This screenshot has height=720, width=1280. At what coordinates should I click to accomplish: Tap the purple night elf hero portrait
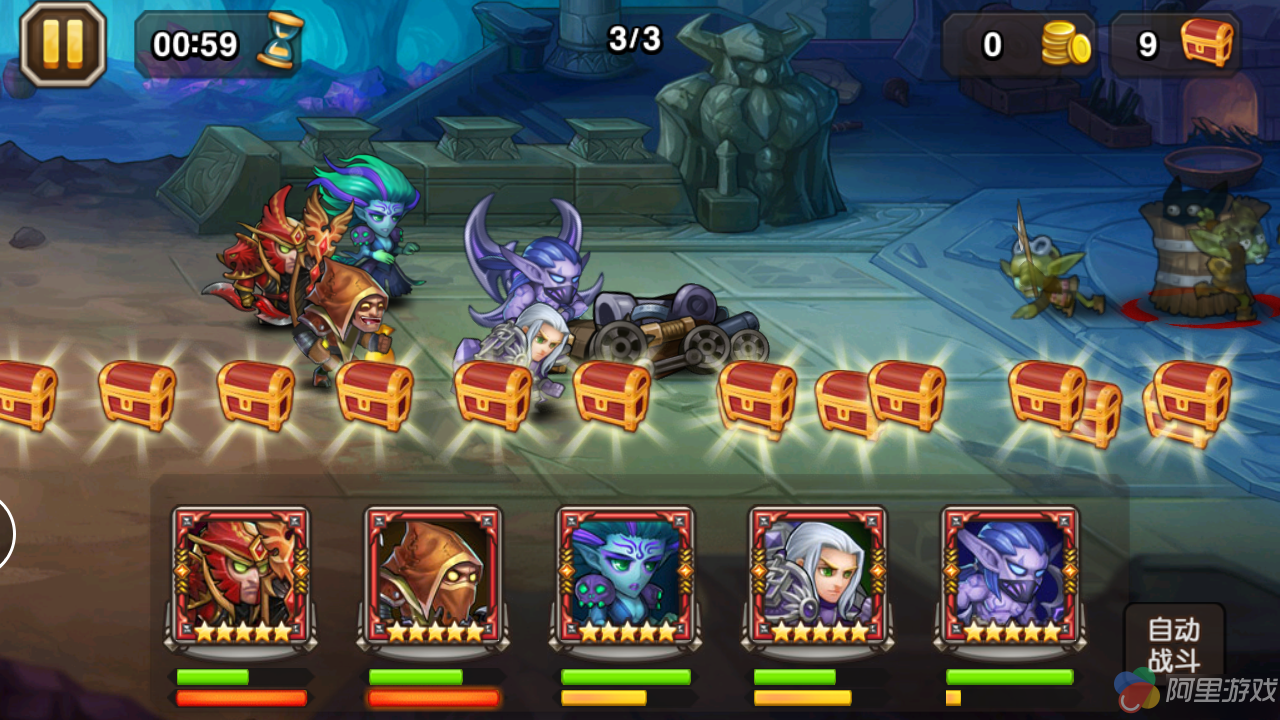coord(1010,575)
